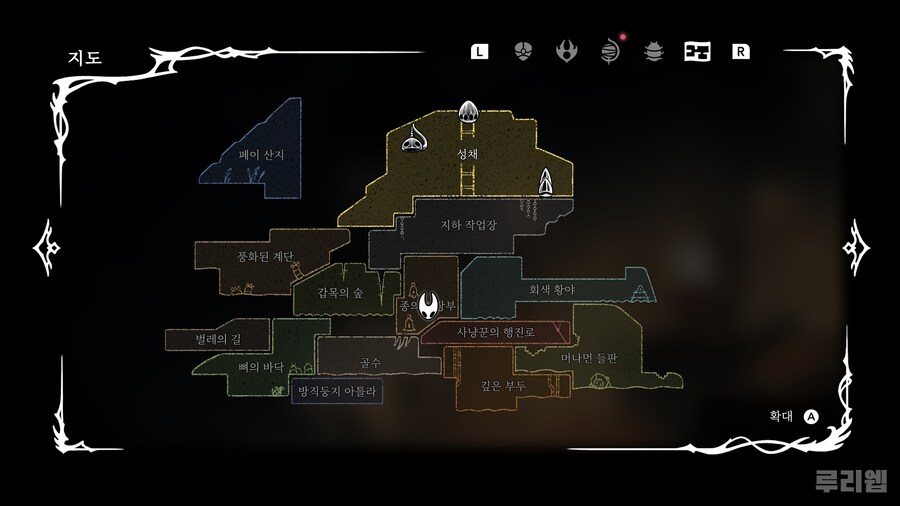900x506 pixels.
Task: Select the 페이 산지 map region
Action: (x=262, y=155)
